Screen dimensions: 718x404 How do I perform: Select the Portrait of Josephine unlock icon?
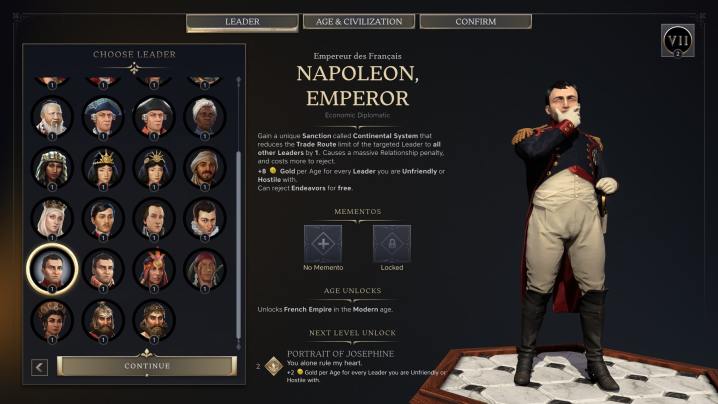(x=272, y=364)
